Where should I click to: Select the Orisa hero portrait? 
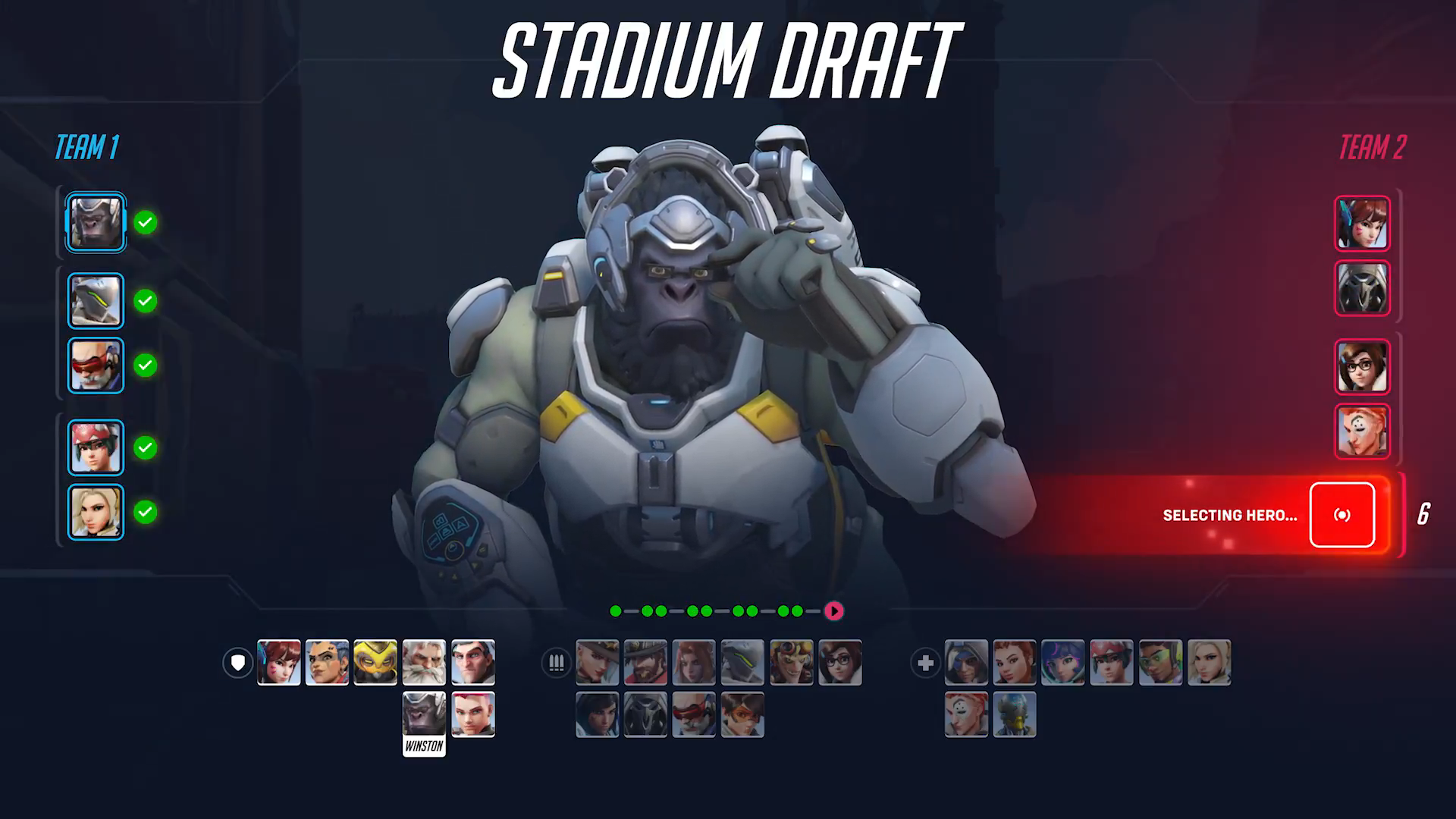375,663
